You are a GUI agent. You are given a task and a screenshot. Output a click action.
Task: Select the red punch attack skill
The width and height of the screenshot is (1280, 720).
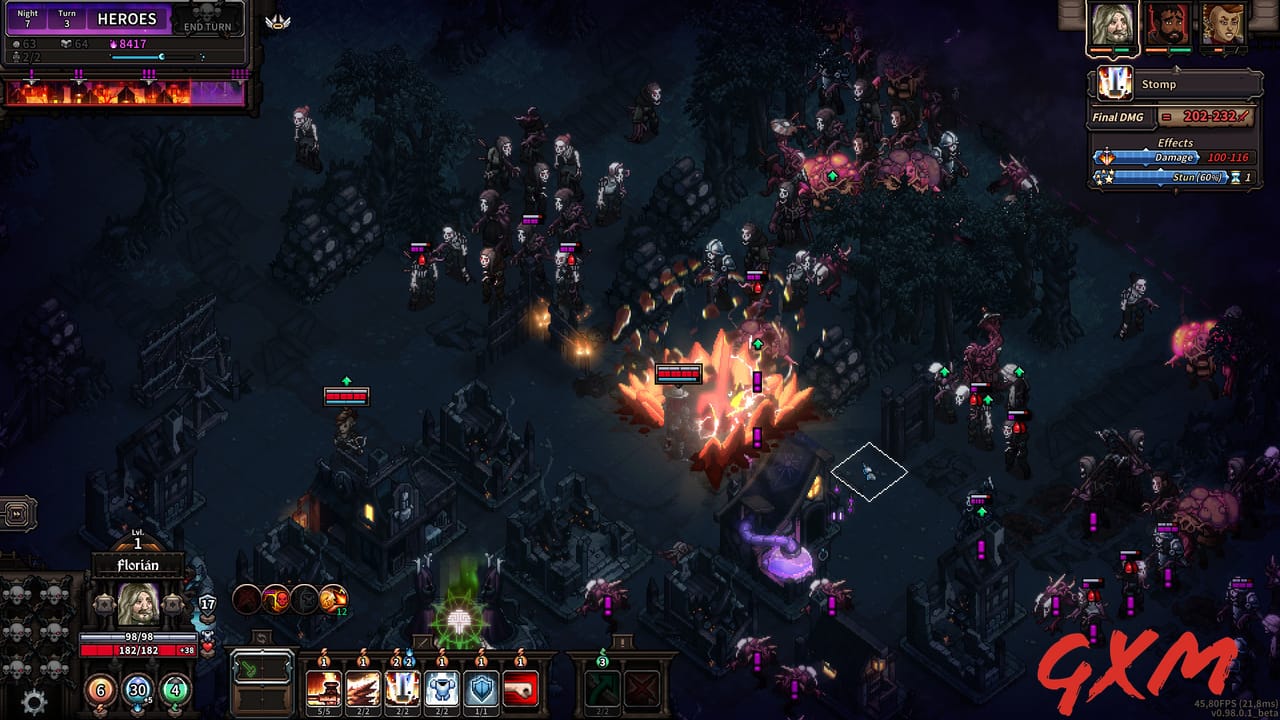(x=521, y=688)
